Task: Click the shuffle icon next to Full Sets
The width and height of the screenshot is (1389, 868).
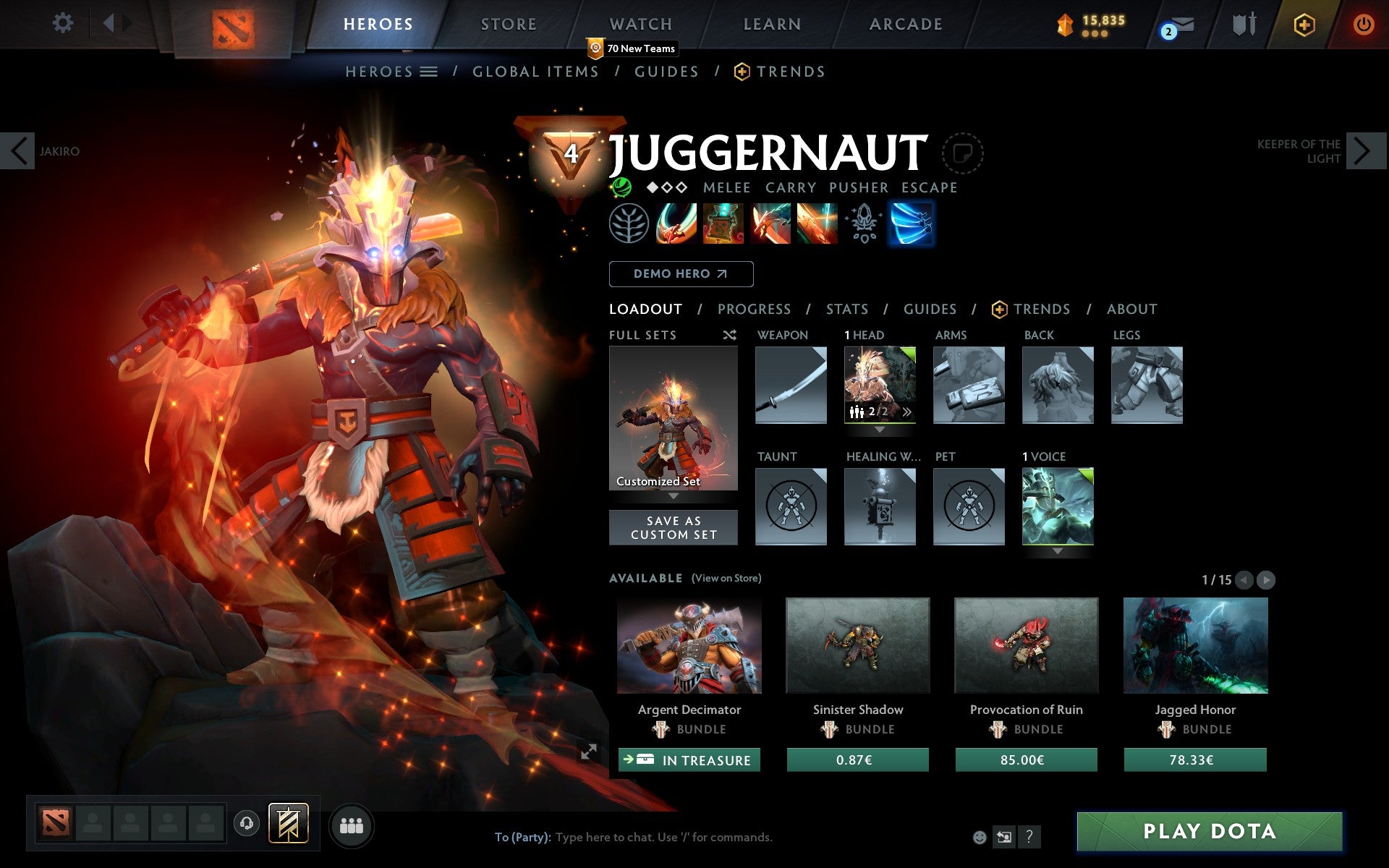Action: pos(729,335)
